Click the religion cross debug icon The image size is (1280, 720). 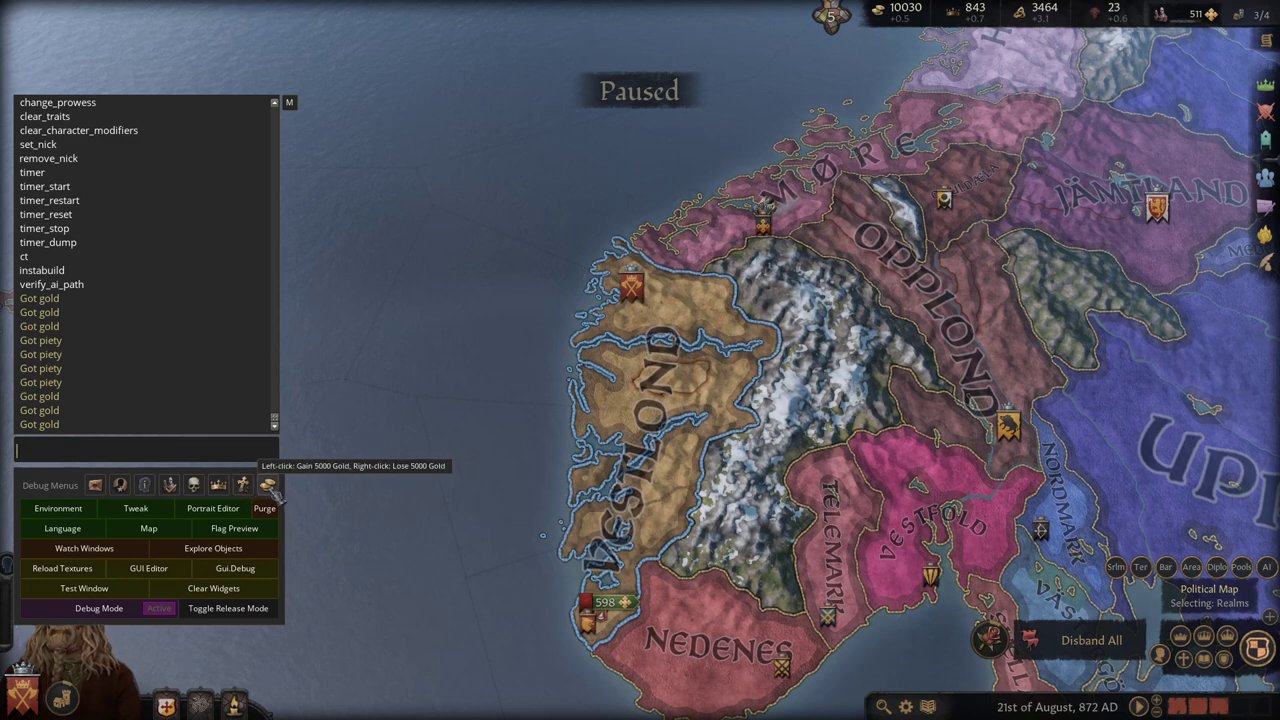coord(243,485)
